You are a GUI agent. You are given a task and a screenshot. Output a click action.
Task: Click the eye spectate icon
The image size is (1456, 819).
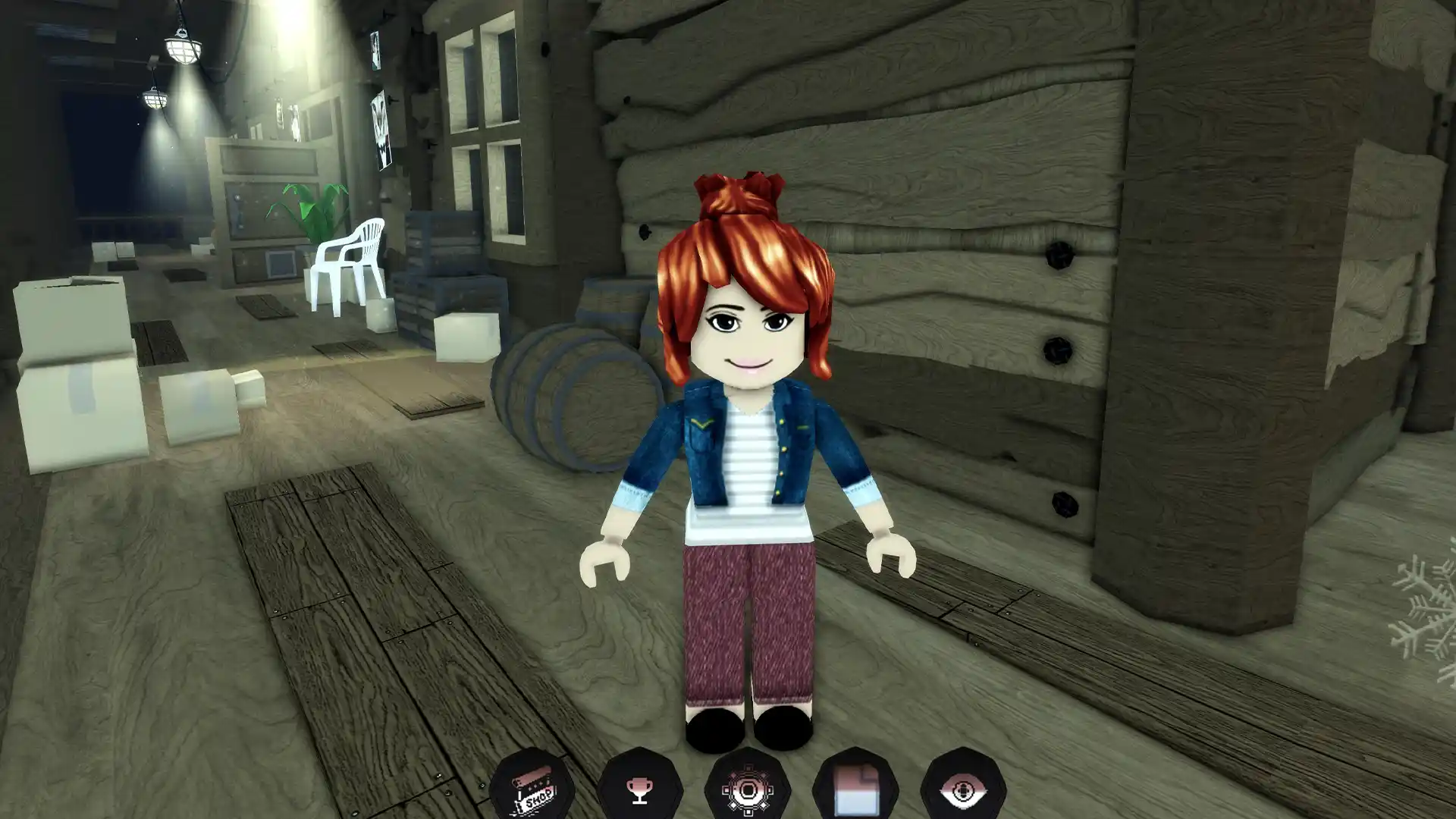(963, 790)
